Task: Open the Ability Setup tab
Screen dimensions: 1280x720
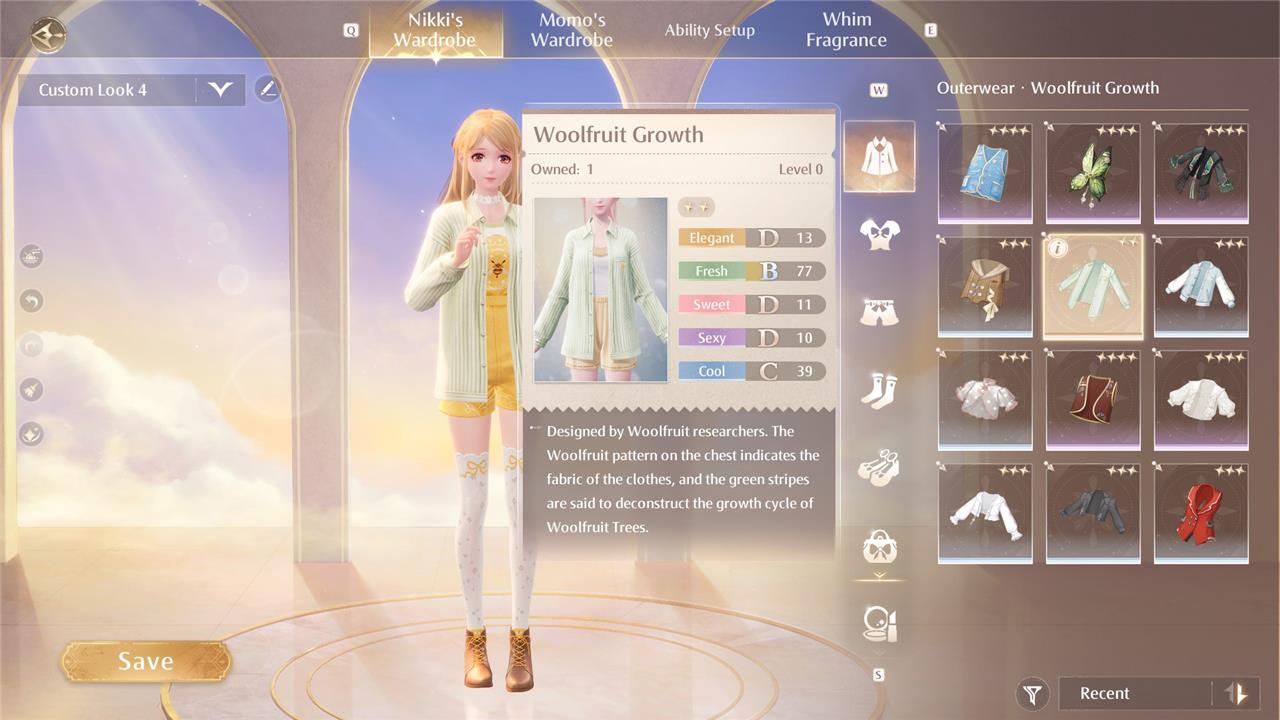Action: 709,30
